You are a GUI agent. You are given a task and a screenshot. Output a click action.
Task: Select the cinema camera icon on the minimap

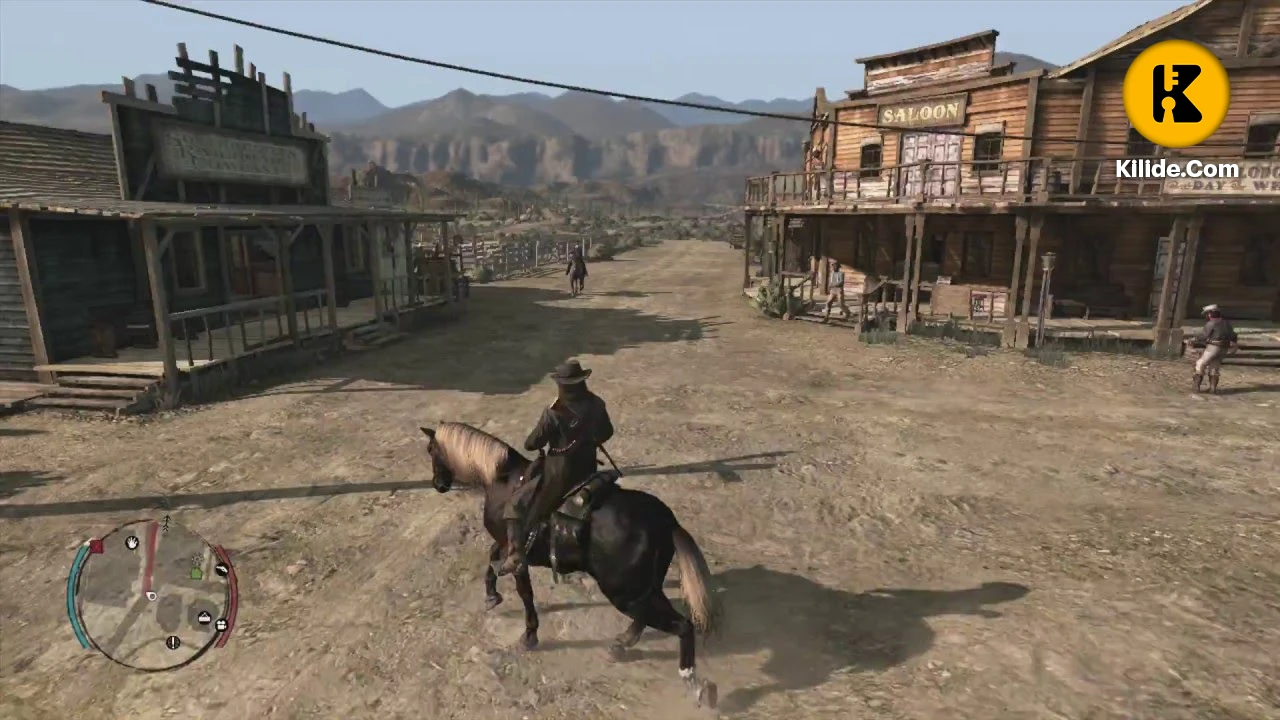point(221,625)
